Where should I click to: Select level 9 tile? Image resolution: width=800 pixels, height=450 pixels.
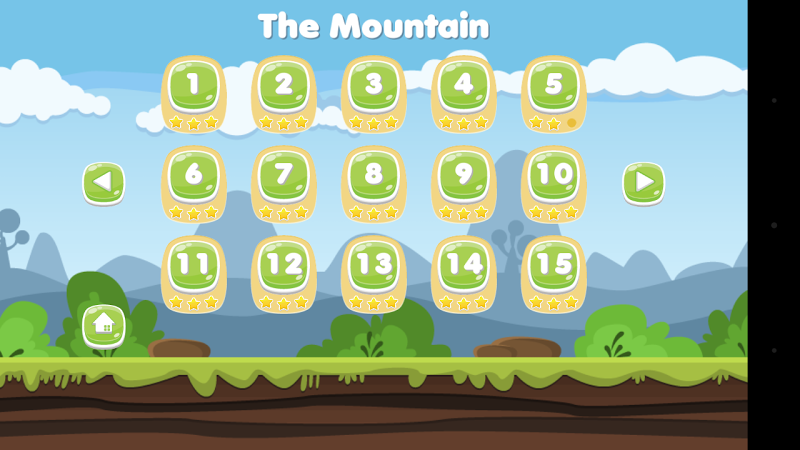(x=464, y=178)
